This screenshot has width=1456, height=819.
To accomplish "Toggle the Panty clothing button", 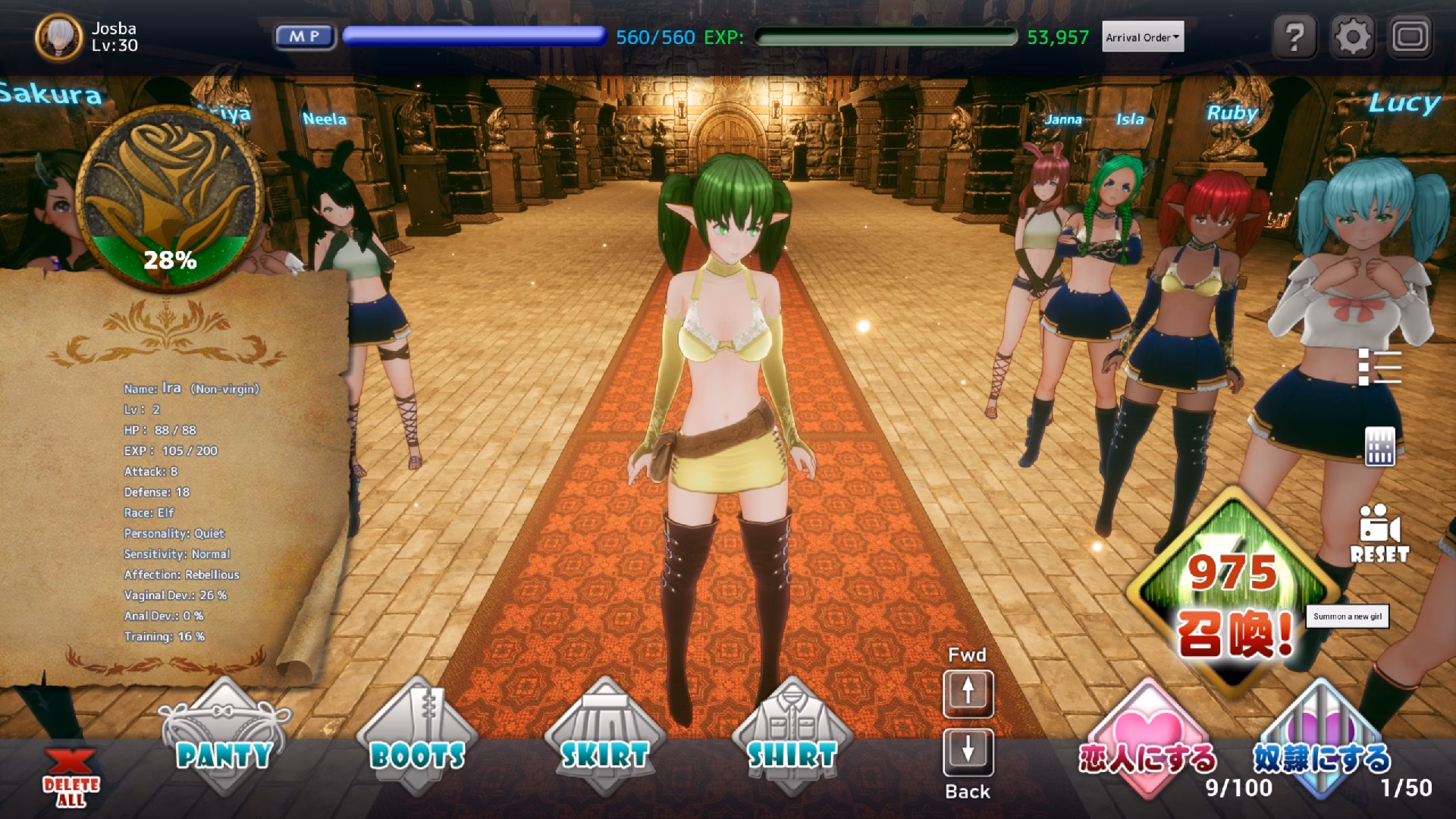I will tap(224, 736).
